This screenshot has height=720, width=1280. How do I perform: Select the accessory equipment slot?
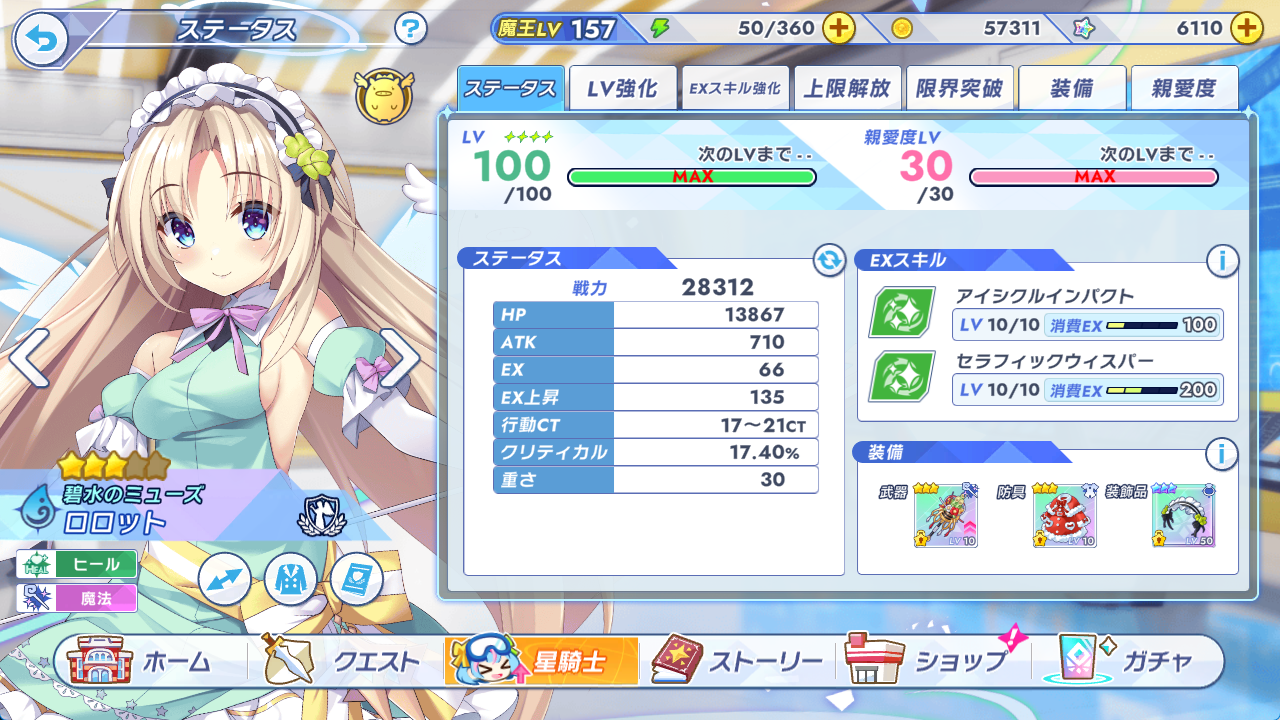(1183, 516)
